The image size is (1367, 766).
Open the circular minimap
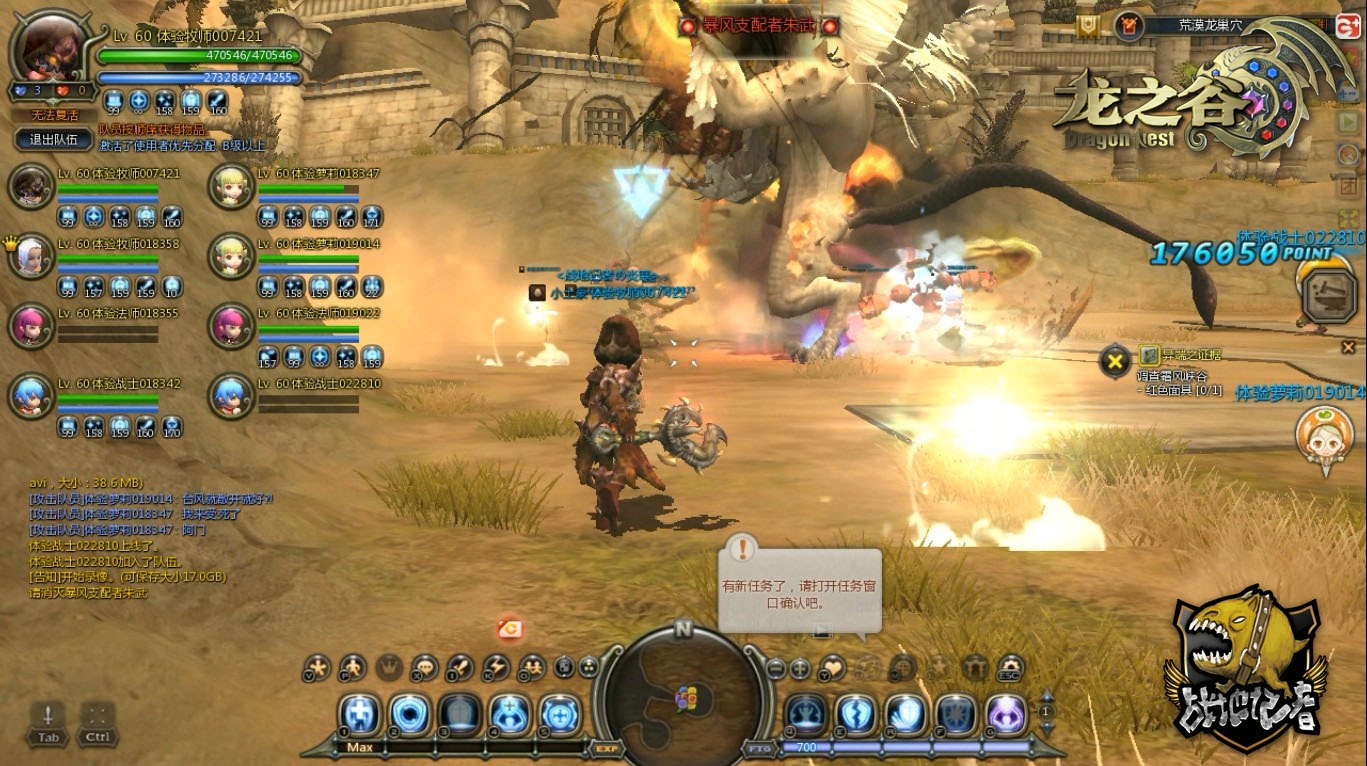click(x=682, y=697)
